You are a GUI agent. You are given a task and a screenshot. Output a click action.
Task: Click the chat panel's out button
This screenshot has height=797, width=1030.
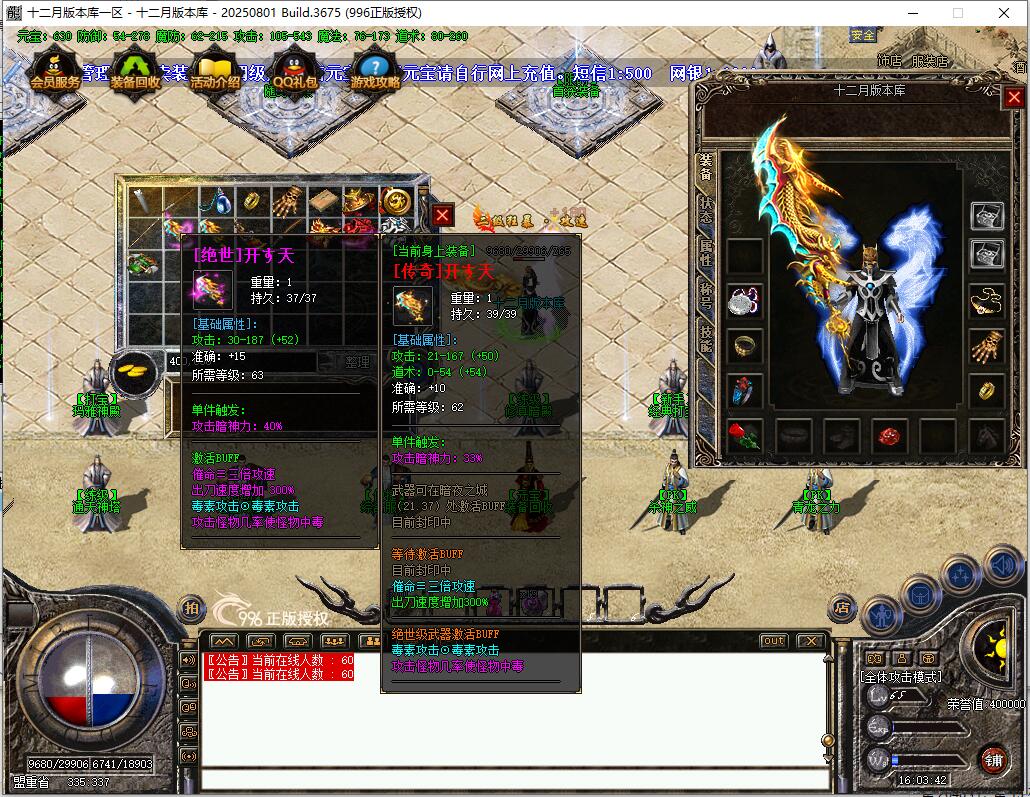[773, 641]
